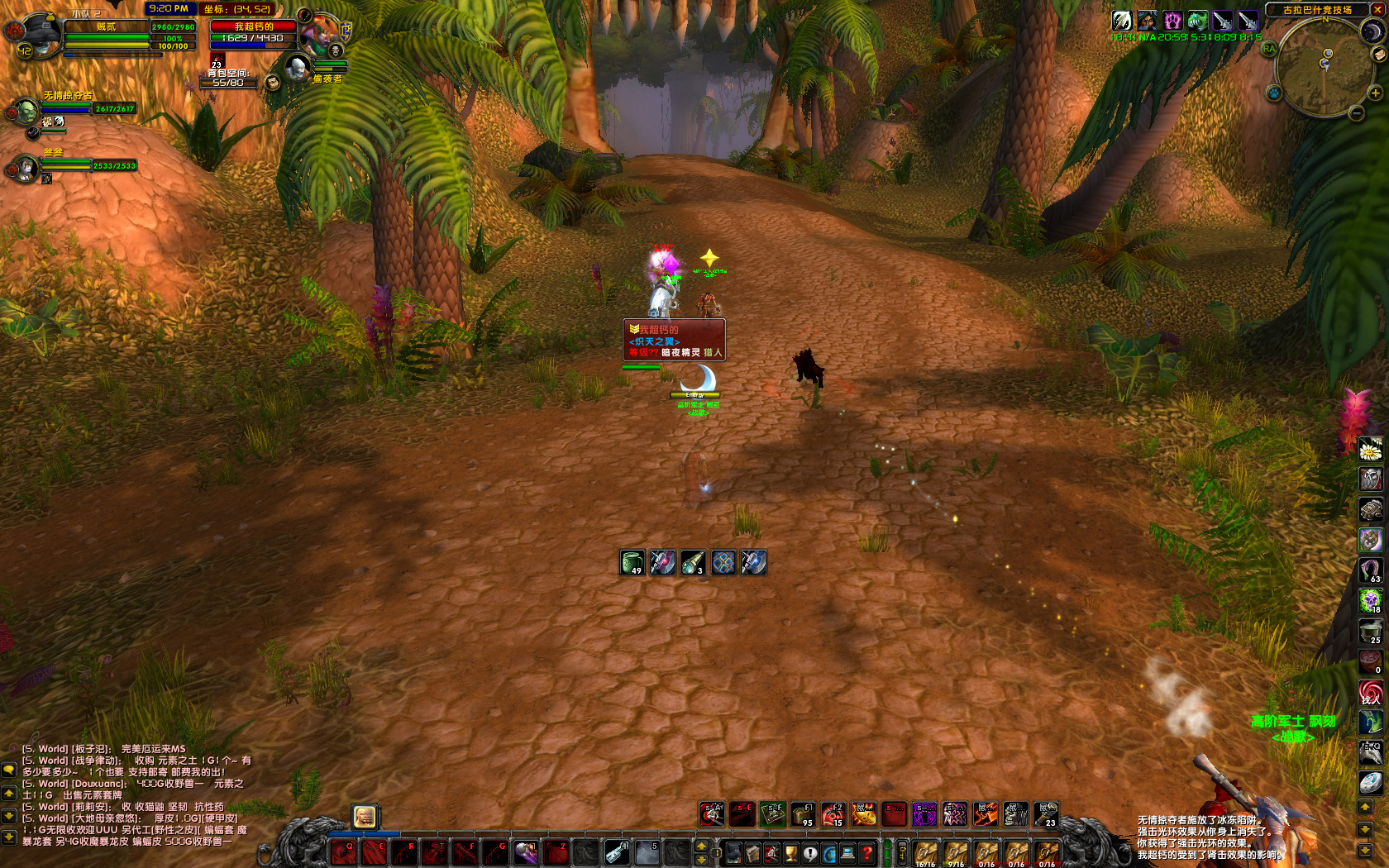Open the mail icon beside the minimap
This screenshot has height=868, width=1389.
pos(1379,55)
